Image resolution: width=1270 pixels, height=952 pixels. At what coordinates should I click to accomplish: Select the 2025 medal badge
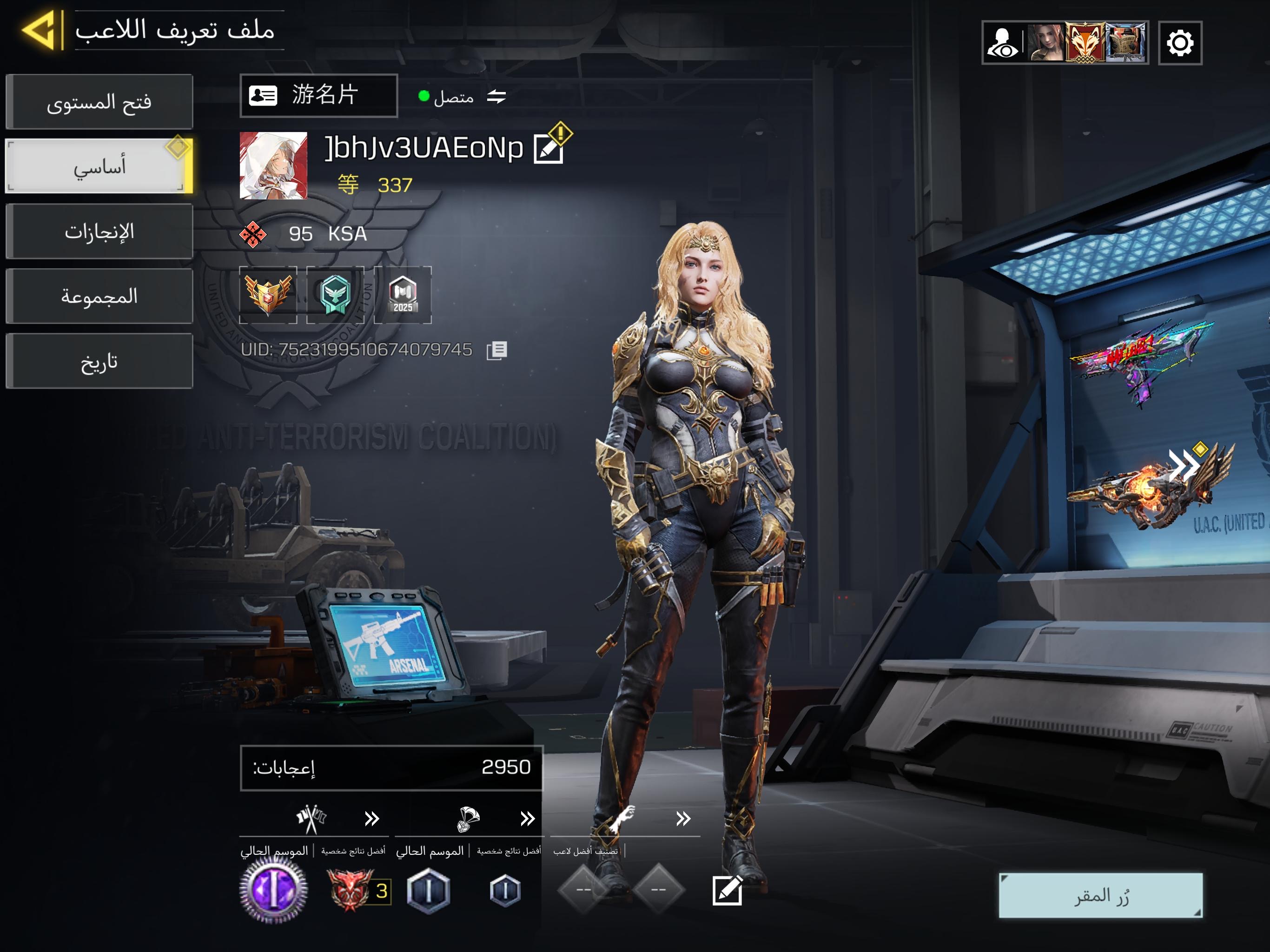click(x=403, y=295)
